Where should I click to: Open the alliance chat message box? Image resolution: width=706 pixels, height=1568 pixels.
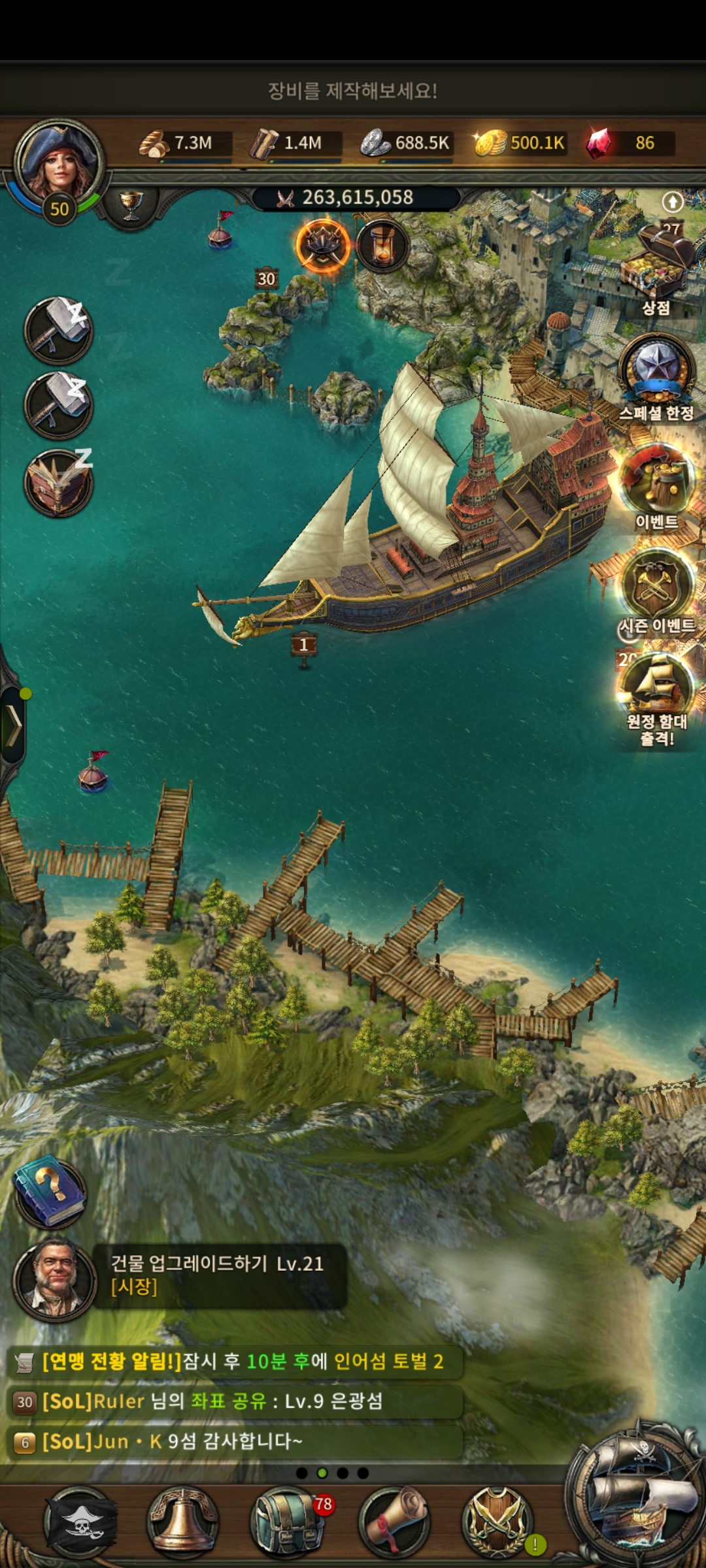(235, 1401)
